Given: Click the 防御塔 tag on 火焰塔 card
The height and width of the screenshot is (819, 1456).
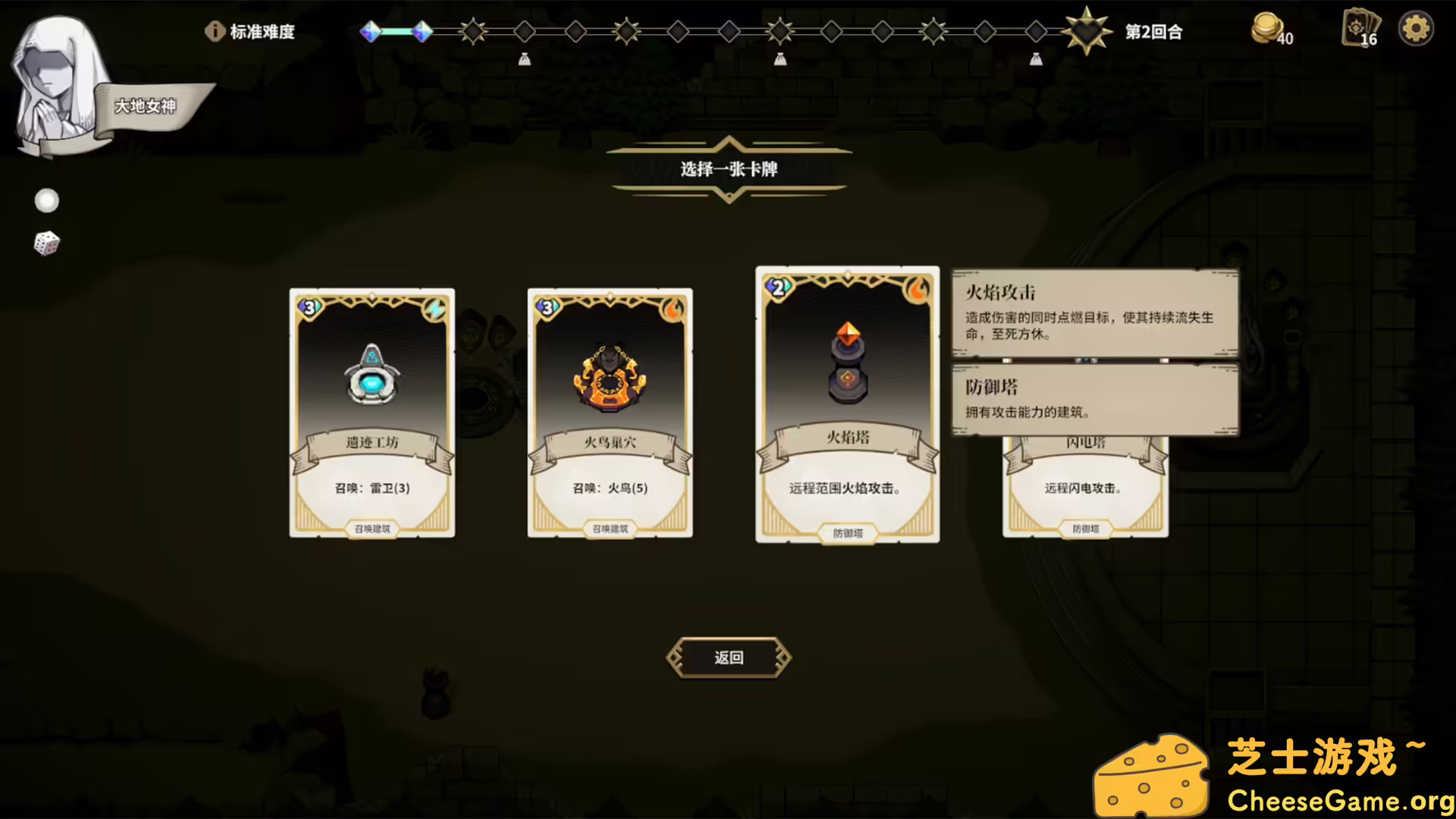Looking at the screenshot, I should pyautogui.click(x=847, y=533).
